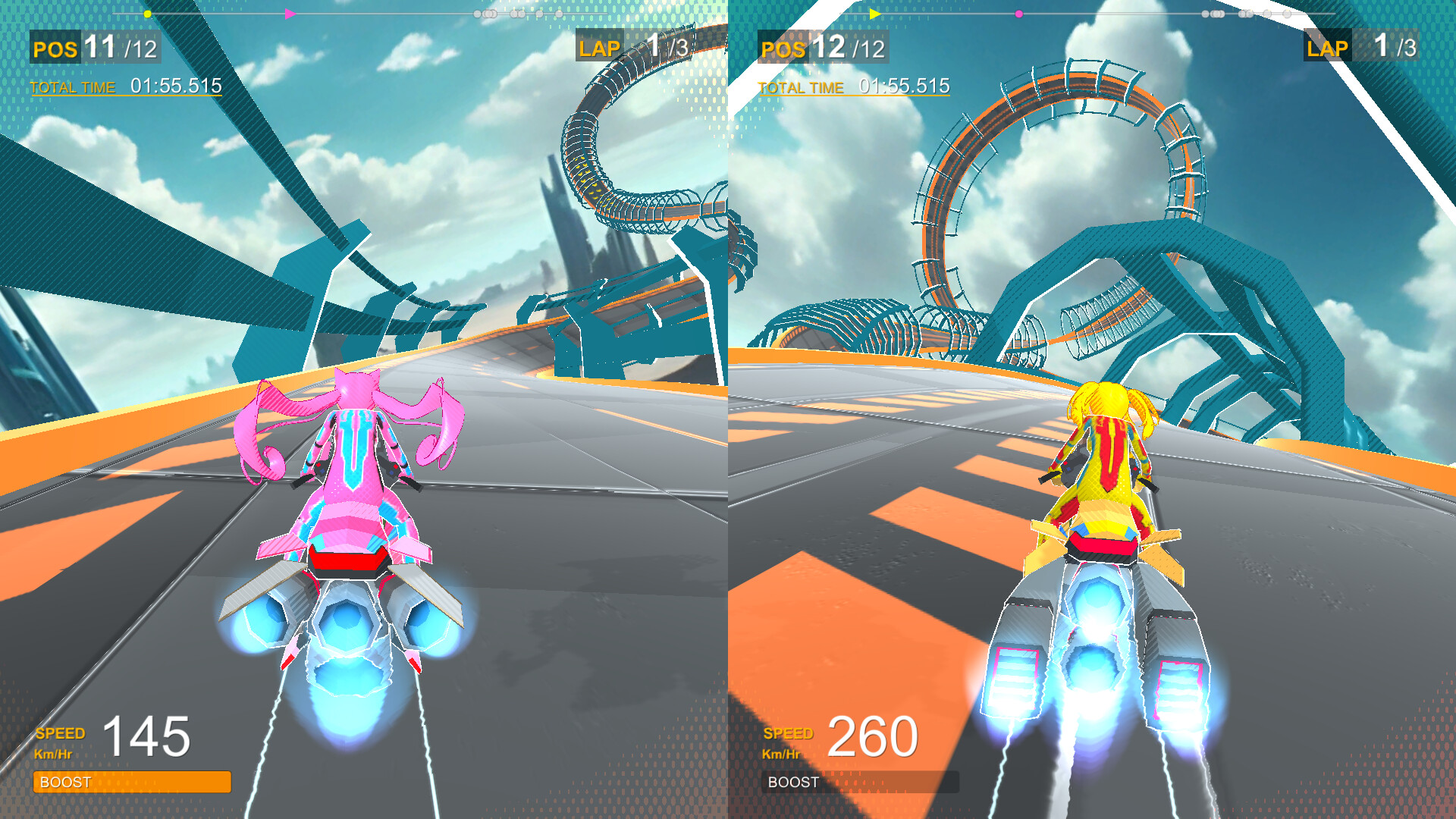This screenshot has width=1456, height=819.
Task: Click a grey racer dot on left progress track
Action: click(478, 13)
